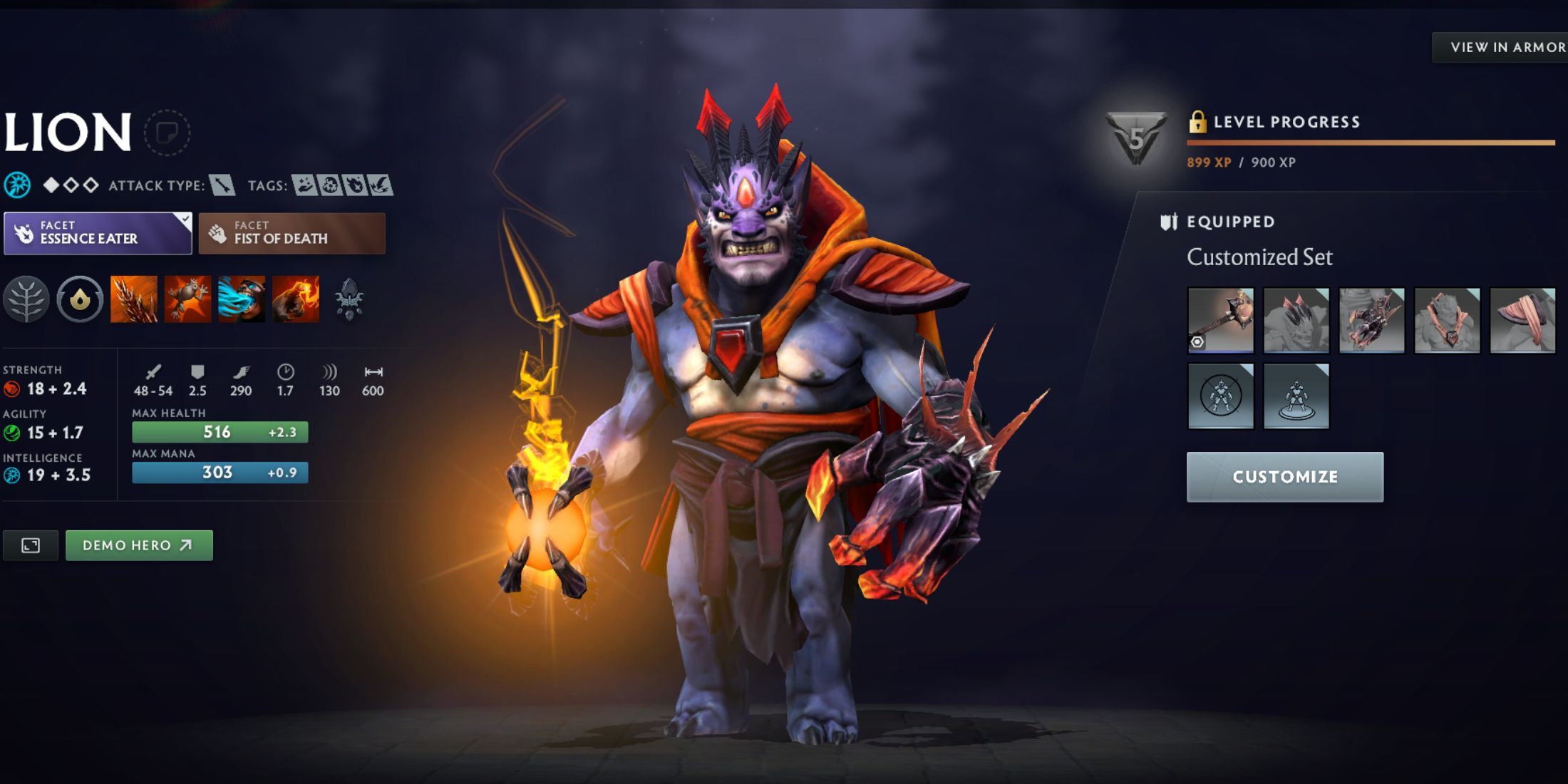
Task: Click the Hex frog ability icon
Action: [187, 299]
